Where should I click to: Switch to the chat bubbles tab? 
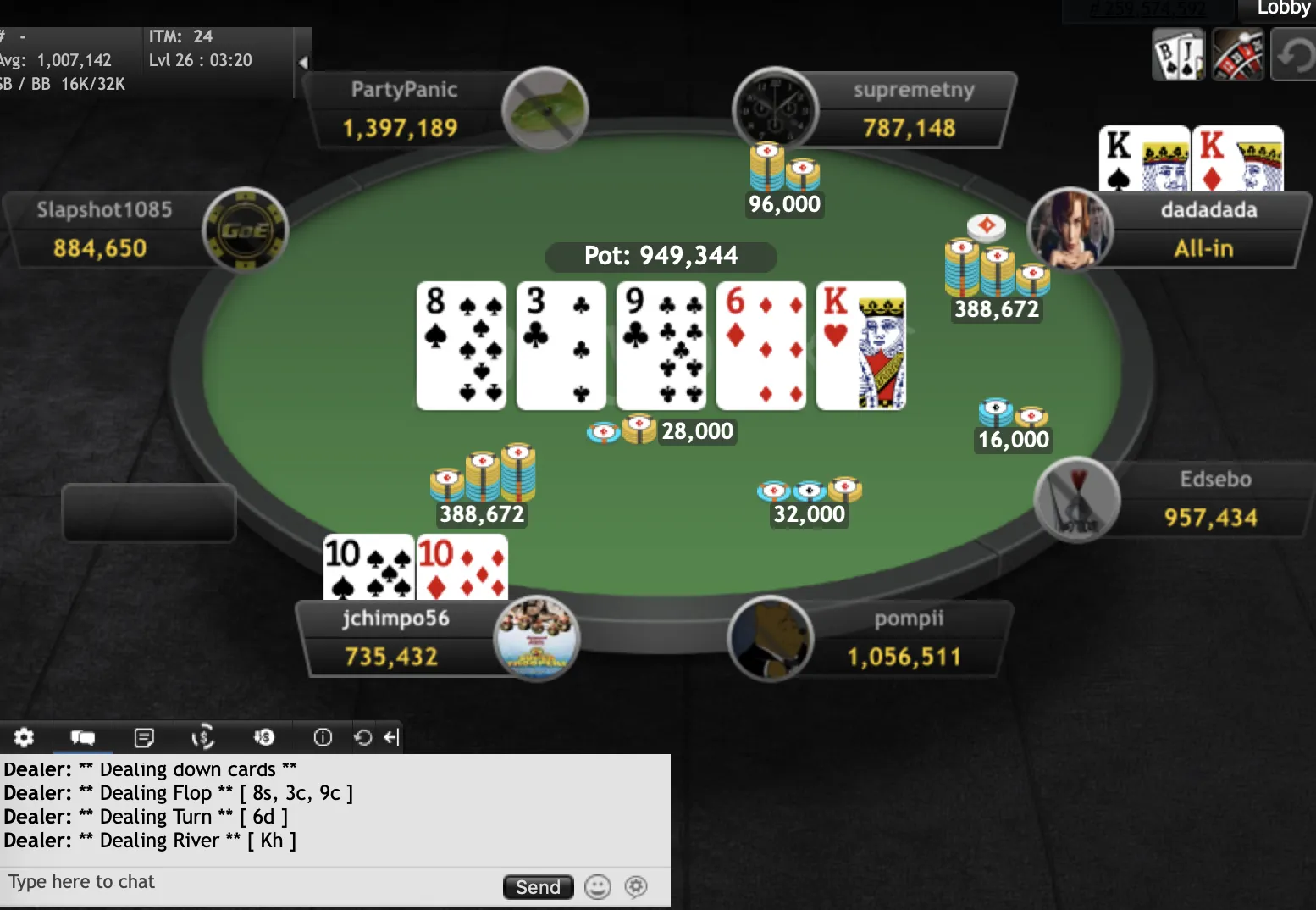[82, 737]
